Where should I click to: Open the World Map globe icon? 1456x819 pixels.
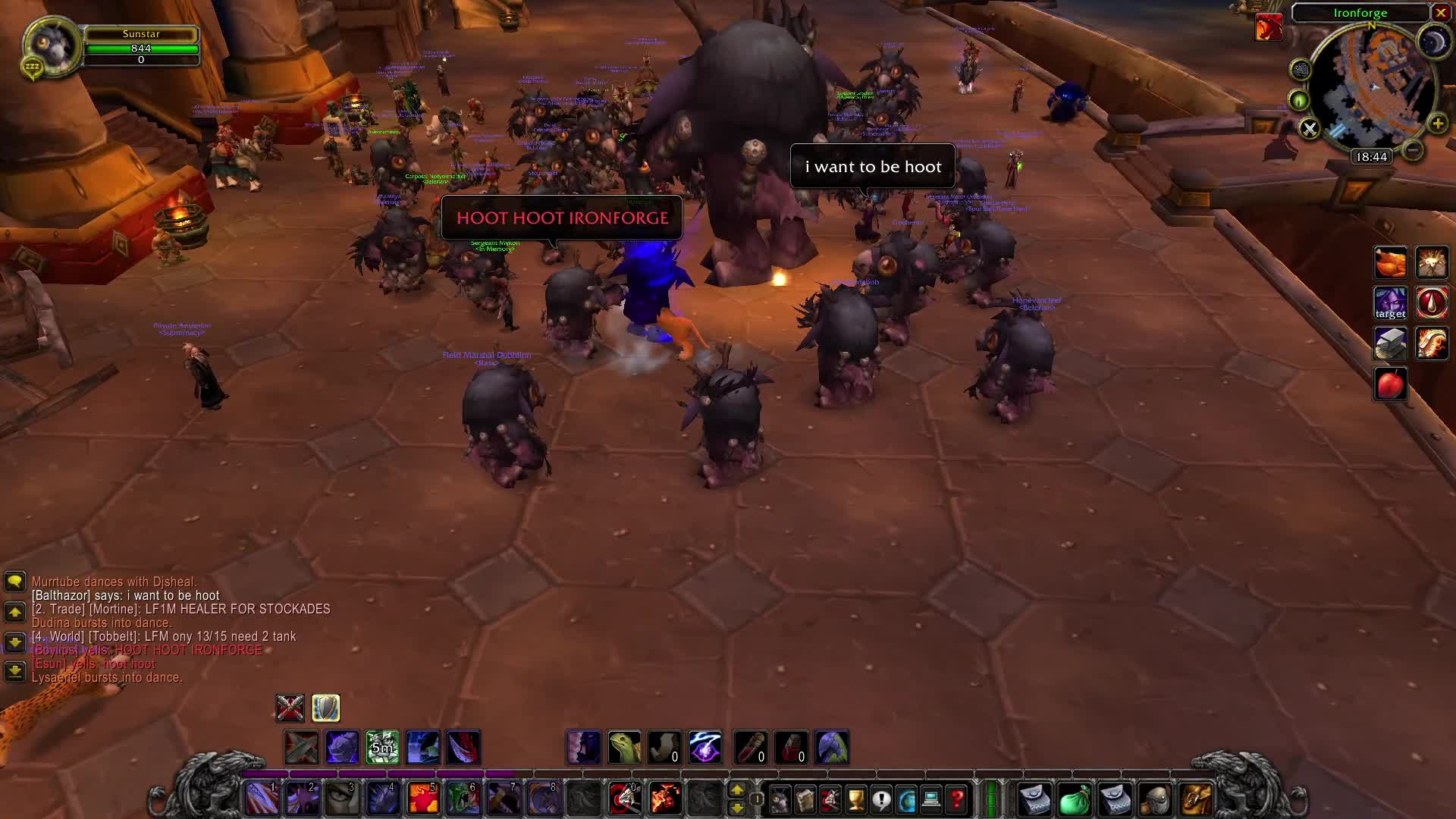pyautogui.click(x=907, y=799)
